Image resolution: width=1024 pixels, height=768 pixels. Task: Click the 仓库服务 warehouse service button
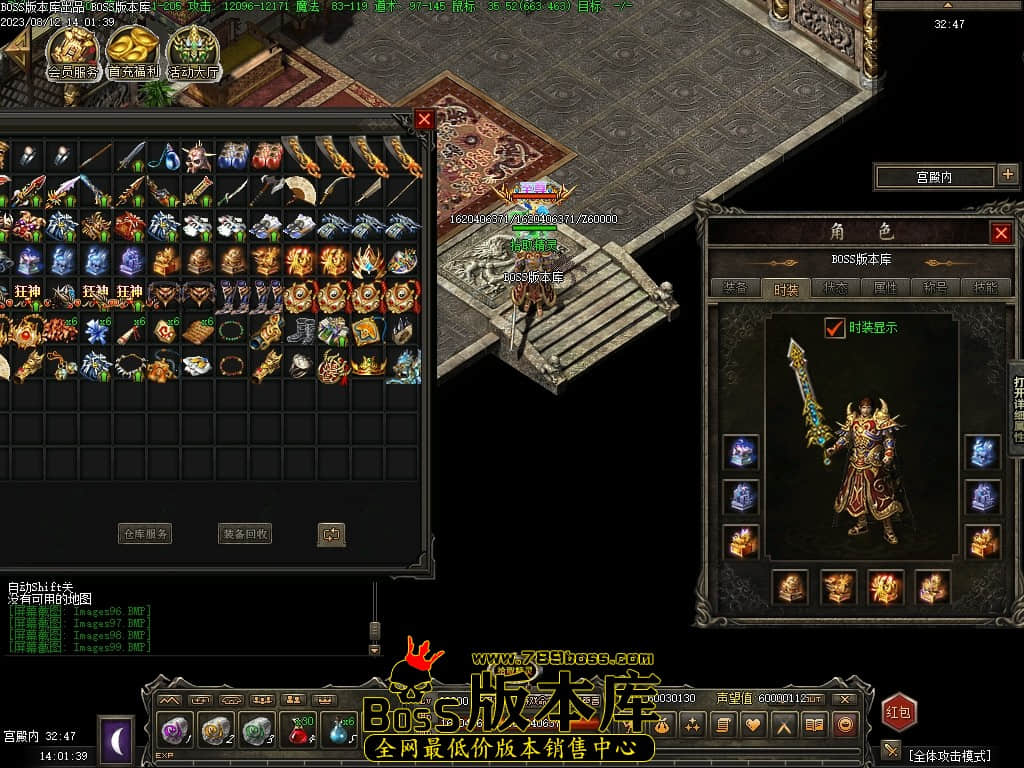point(145,534)
